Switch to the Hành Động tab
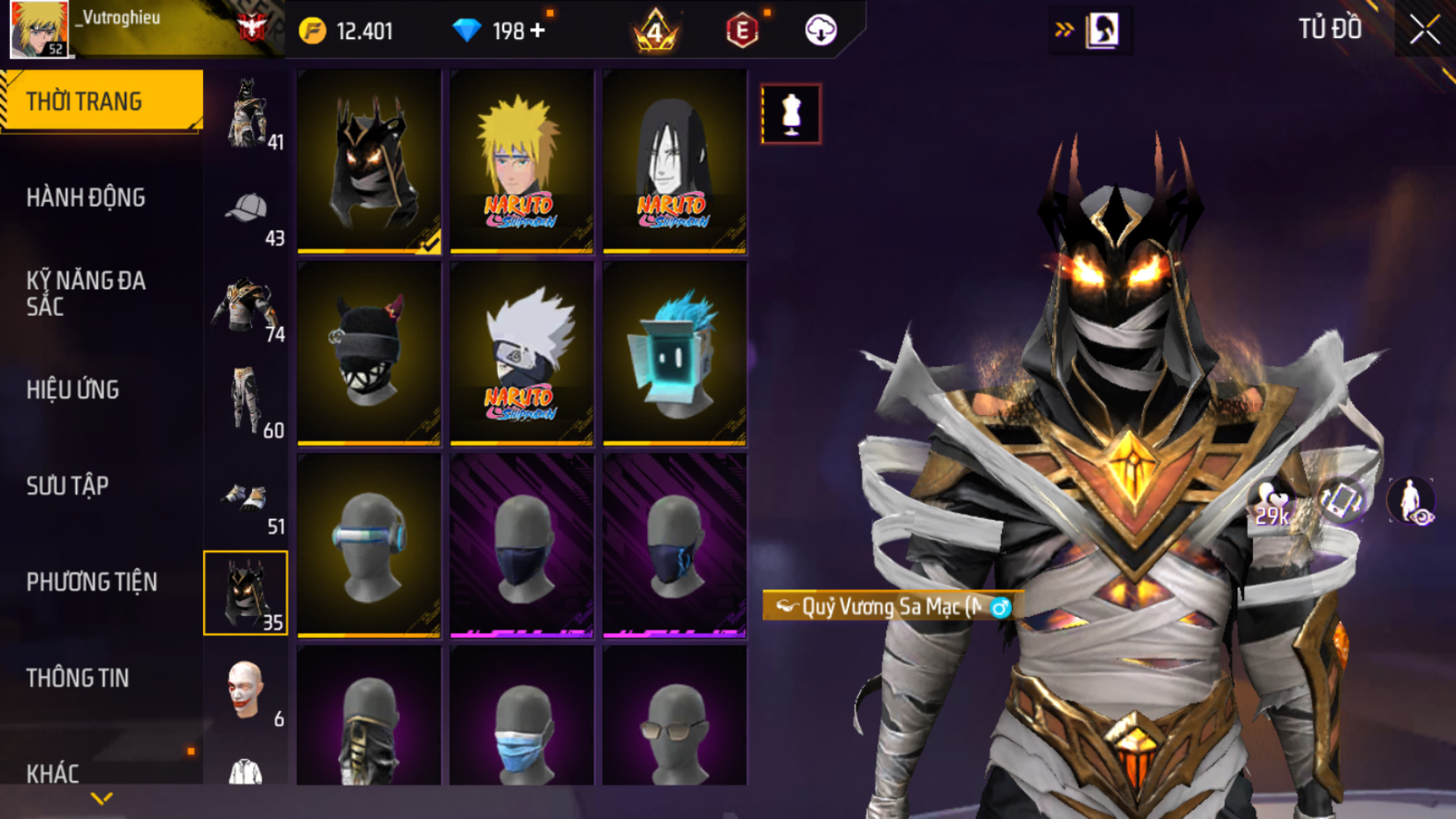The image size is (1456, 819). tap(86, 198)
